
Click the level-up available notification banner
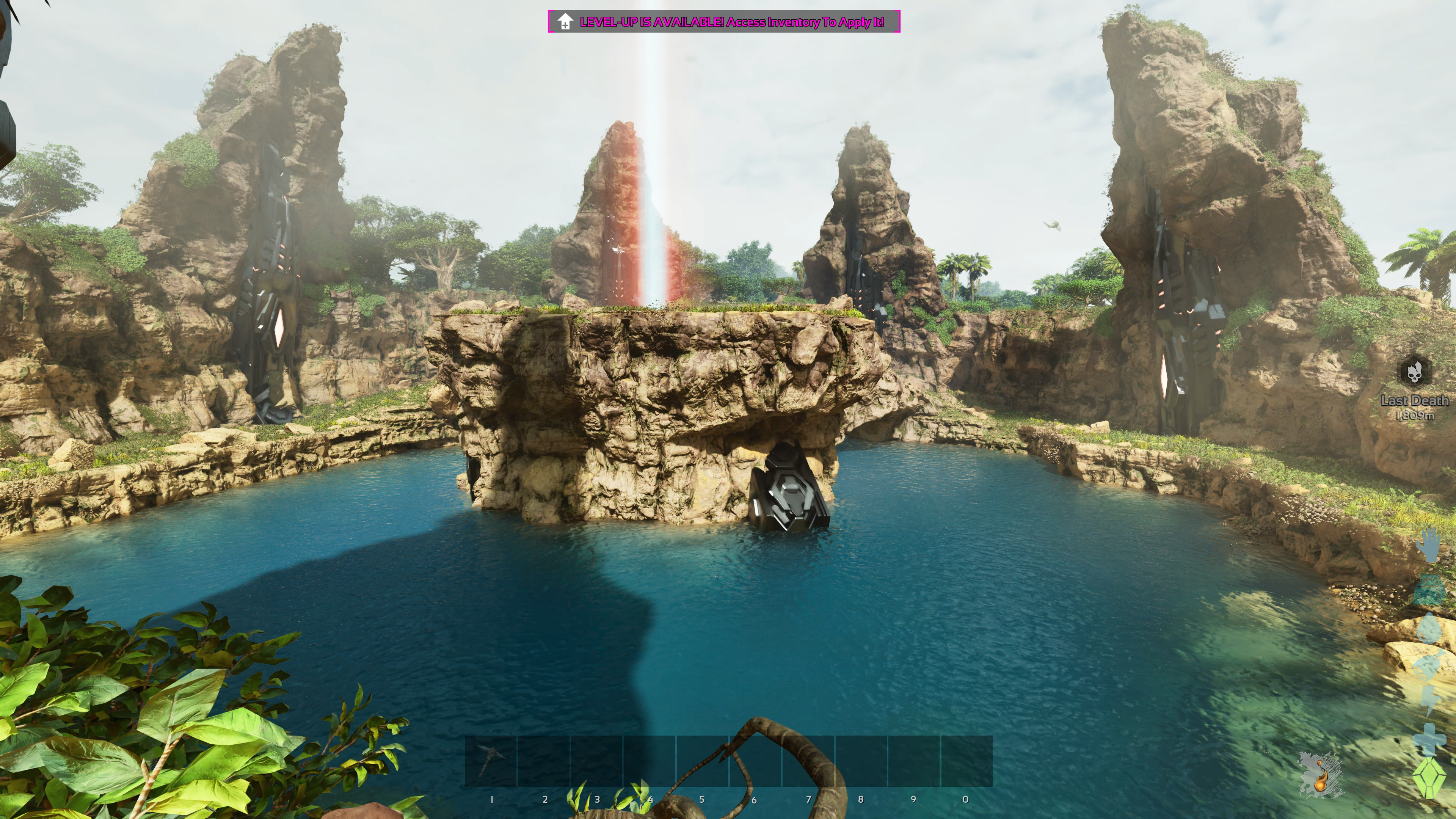point(723,22)
